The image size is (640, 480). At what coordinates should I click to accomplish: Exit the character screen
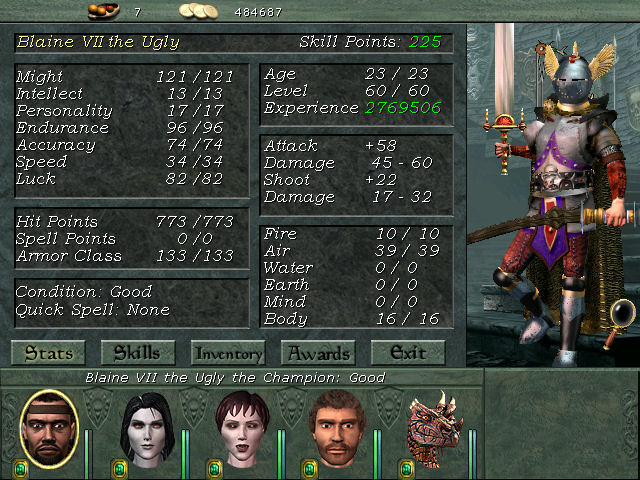coord(407,353)
